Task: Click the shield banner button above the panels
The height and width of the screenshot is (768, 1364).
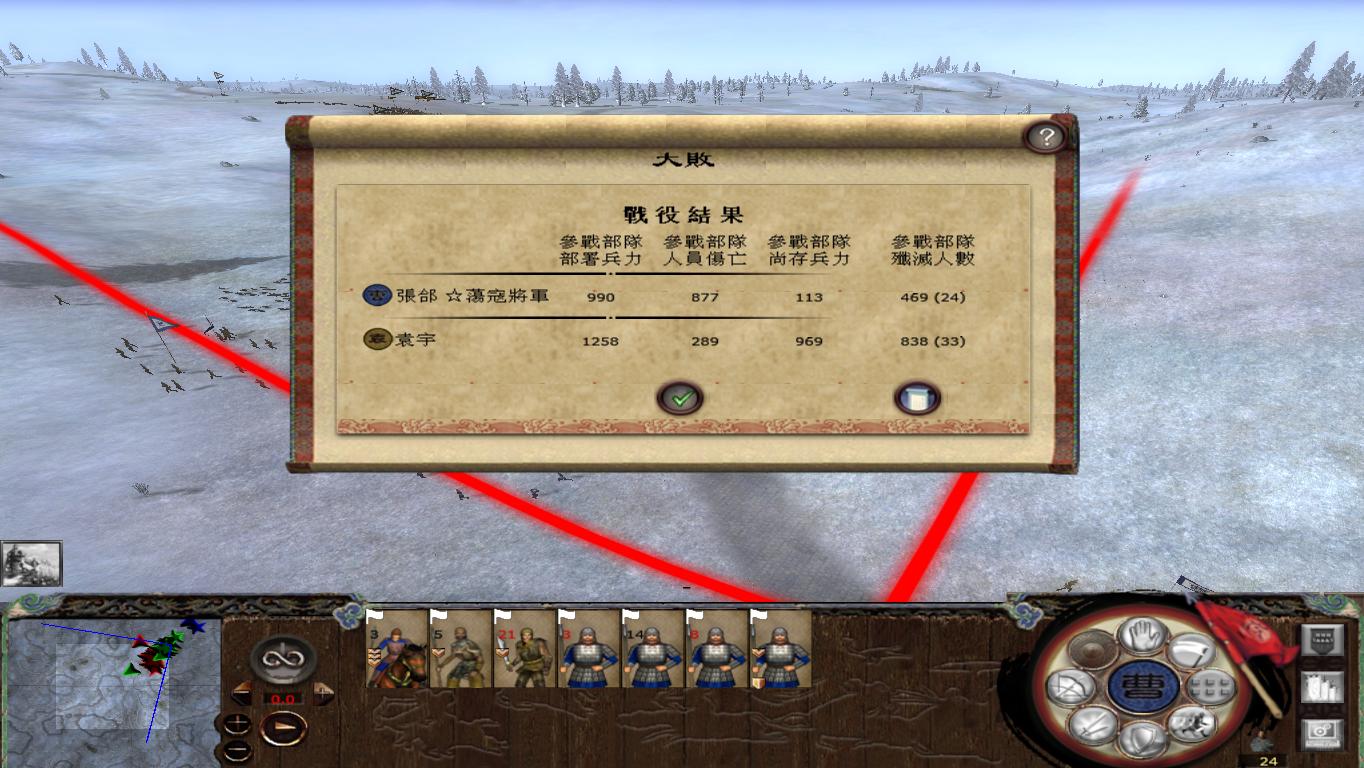Action: pos(1321,640)
